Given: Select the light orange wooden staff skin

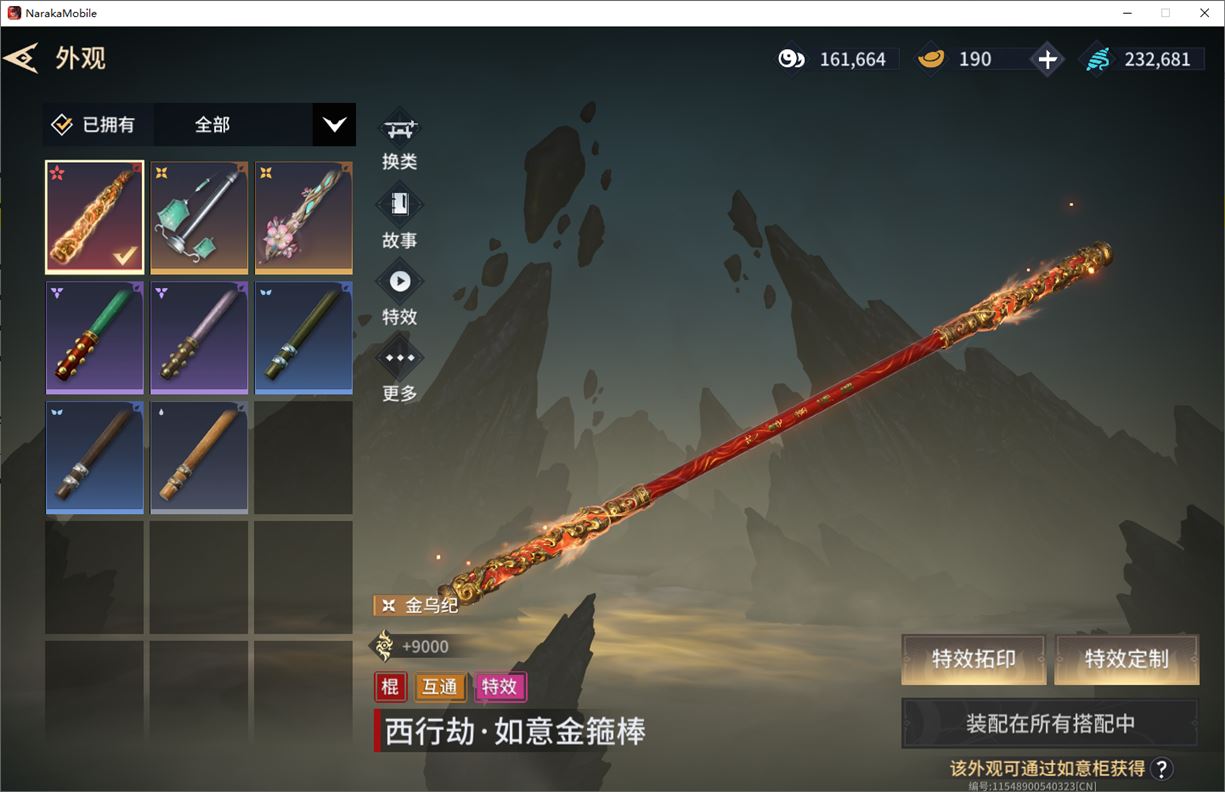Looking at the screenshot, I should [x=199, y=457].
